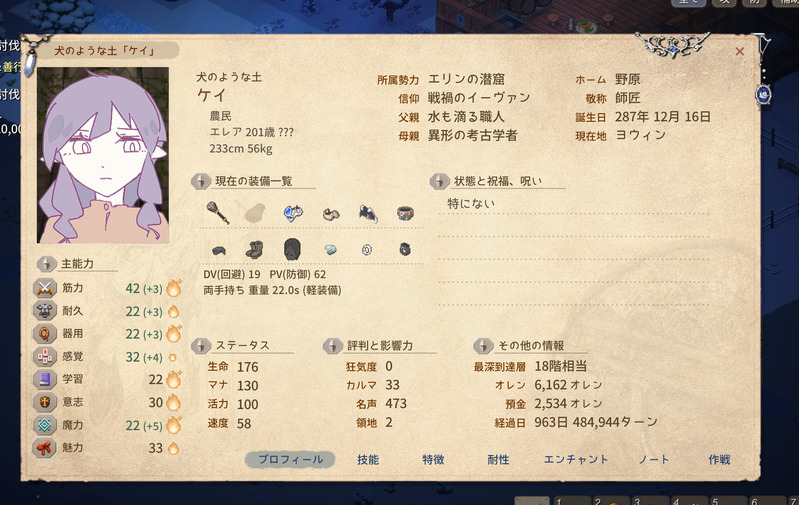Image resolution: width=799 pixels, height=505 pixels.
Task: Select the silver ring equipment slot
Action: coord(367,249)
